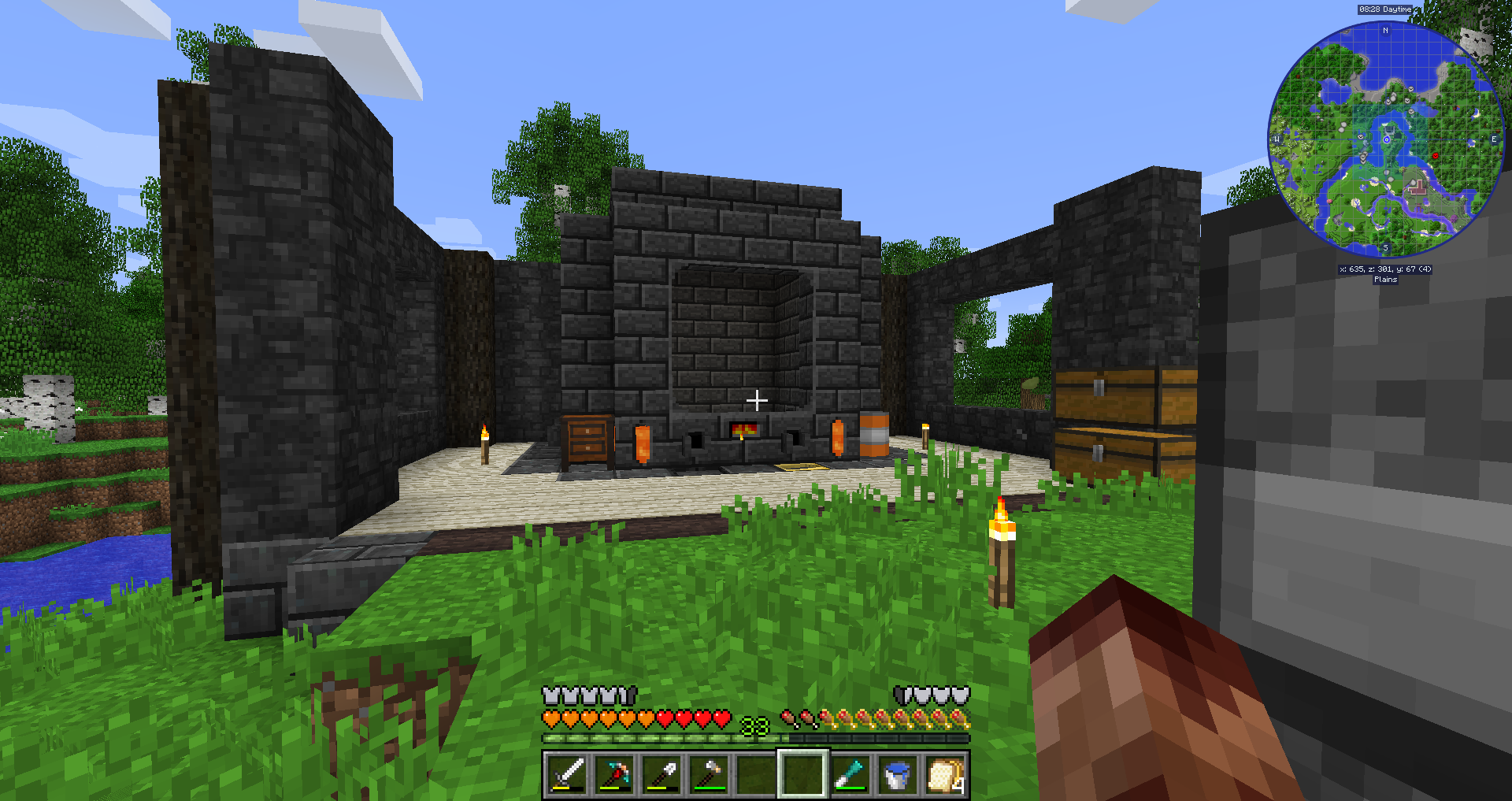Select the pickaxe hotbar slot
Screen dimensions: 1512x801
pyautogui.click(x=614, y=773)
